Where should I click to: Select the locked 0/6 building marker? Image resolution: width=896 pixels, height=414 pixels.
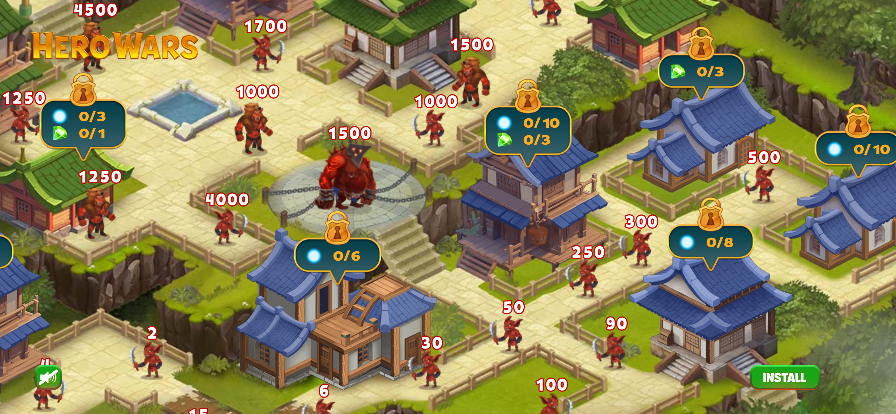337,254
